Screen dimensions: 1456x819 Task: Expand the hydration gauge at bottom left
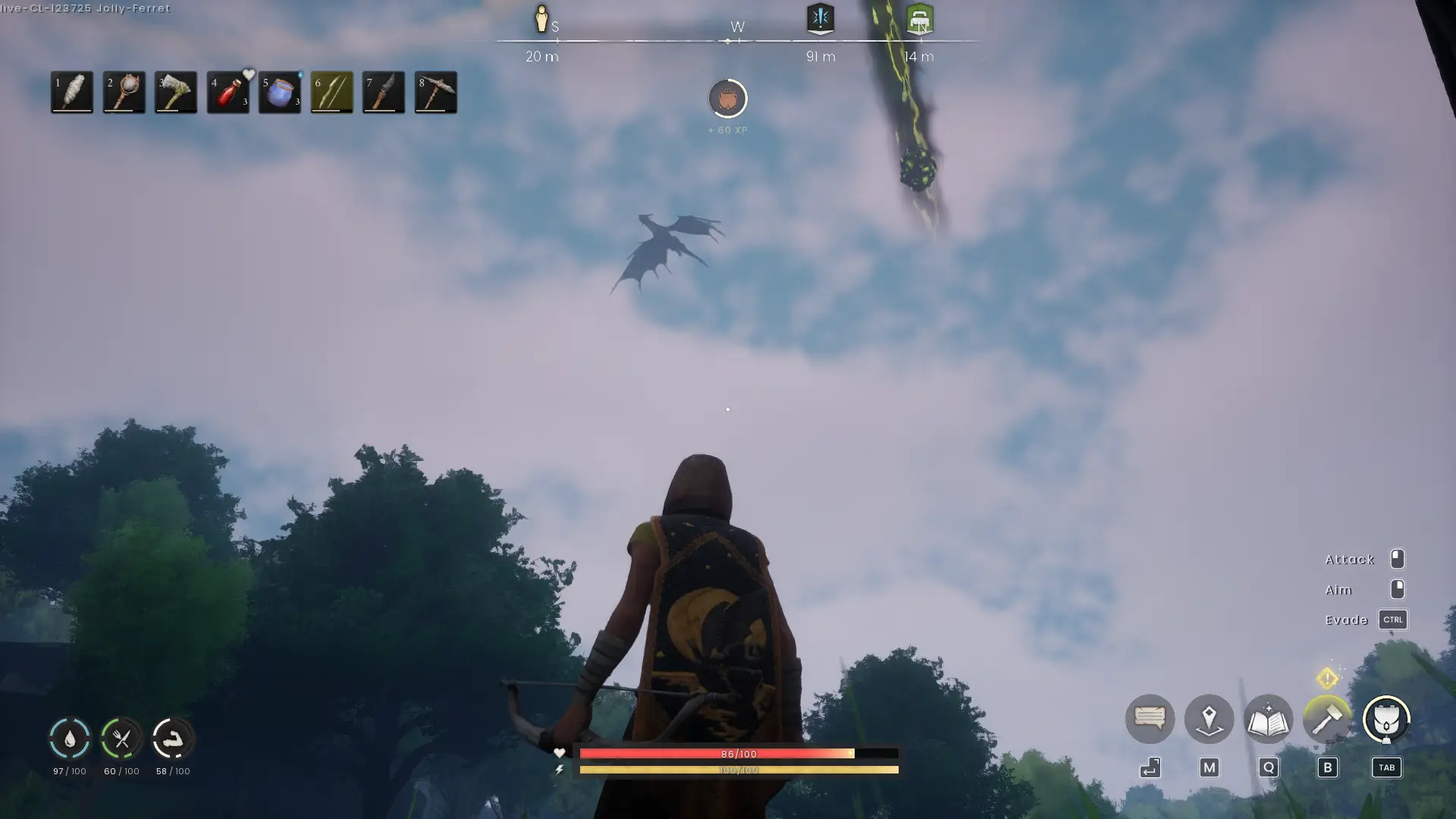(x=69, y=739)
